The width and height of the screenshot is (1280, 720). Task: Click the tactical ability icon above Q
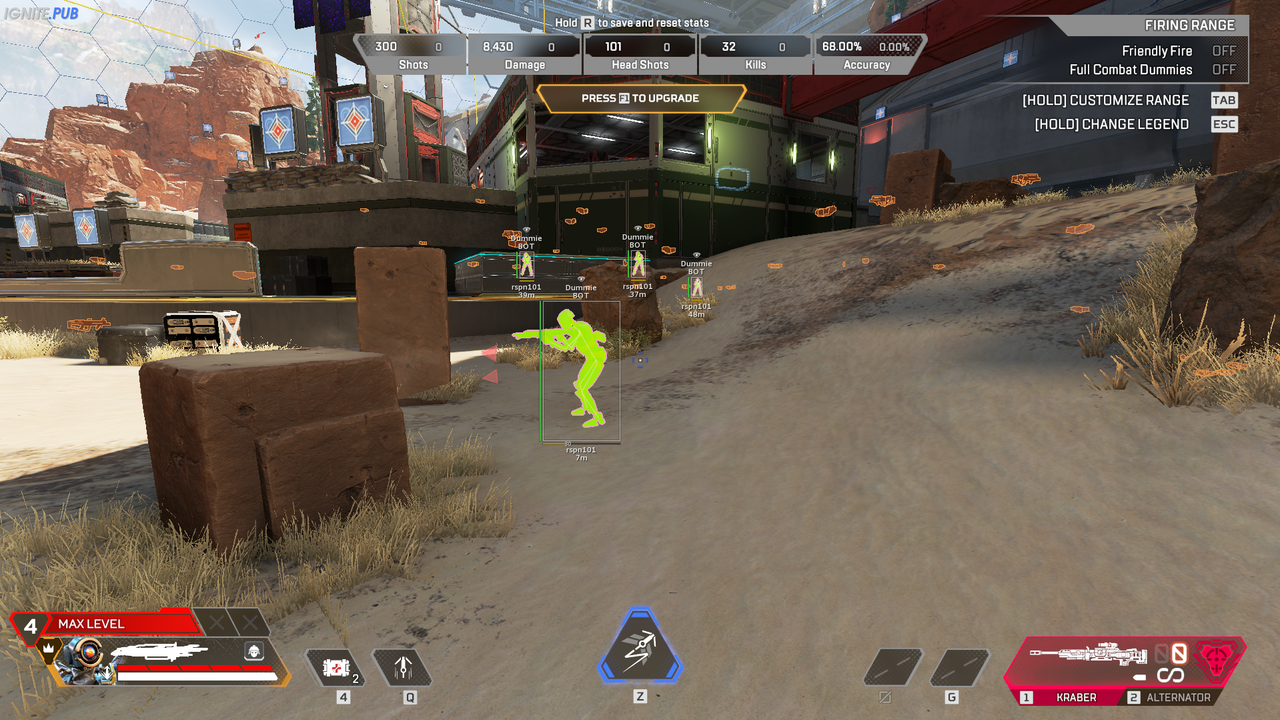403,666
